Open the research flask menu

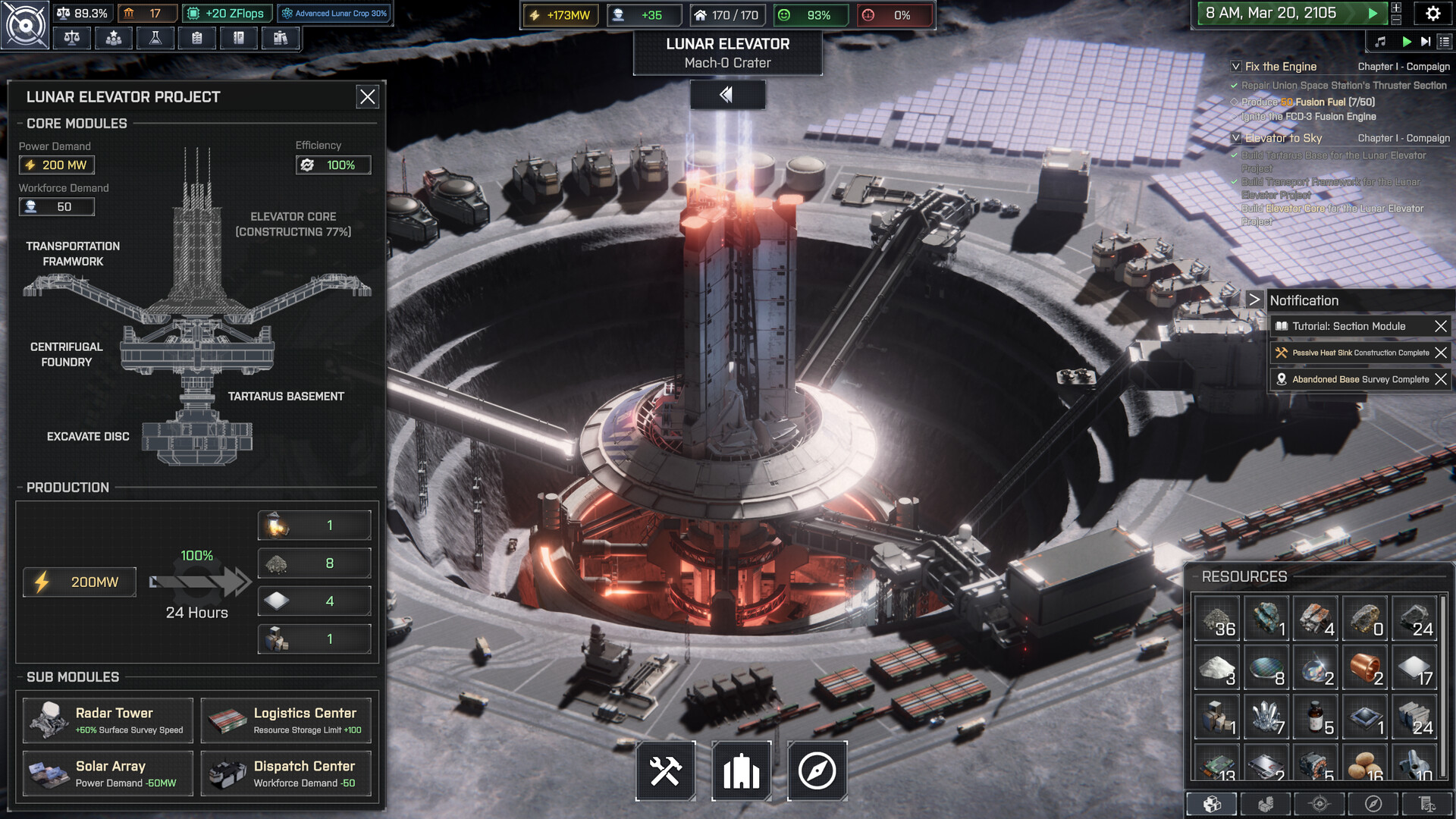pos(155,38)
